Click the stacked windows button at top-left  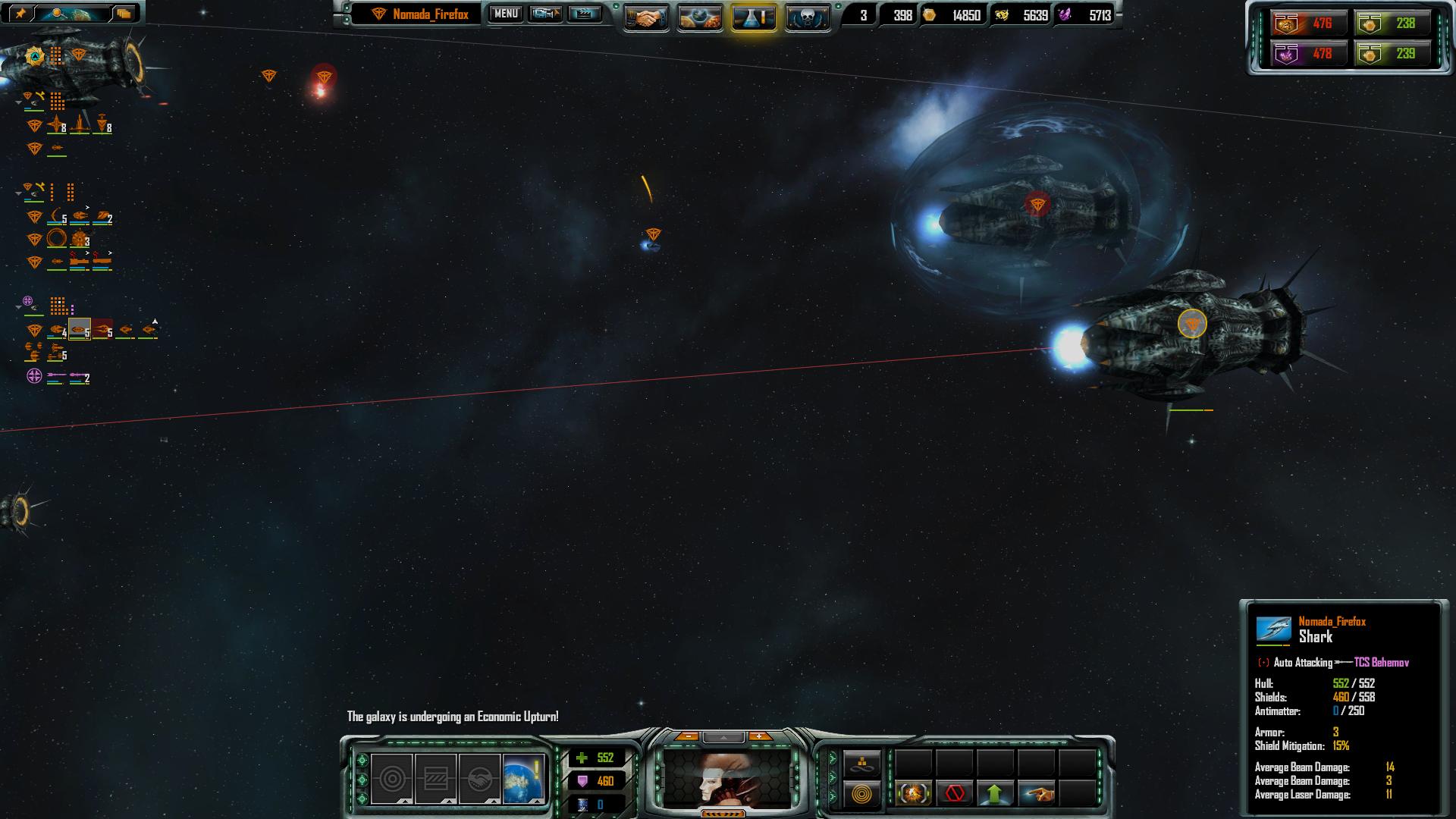click(x=124, y=13)
